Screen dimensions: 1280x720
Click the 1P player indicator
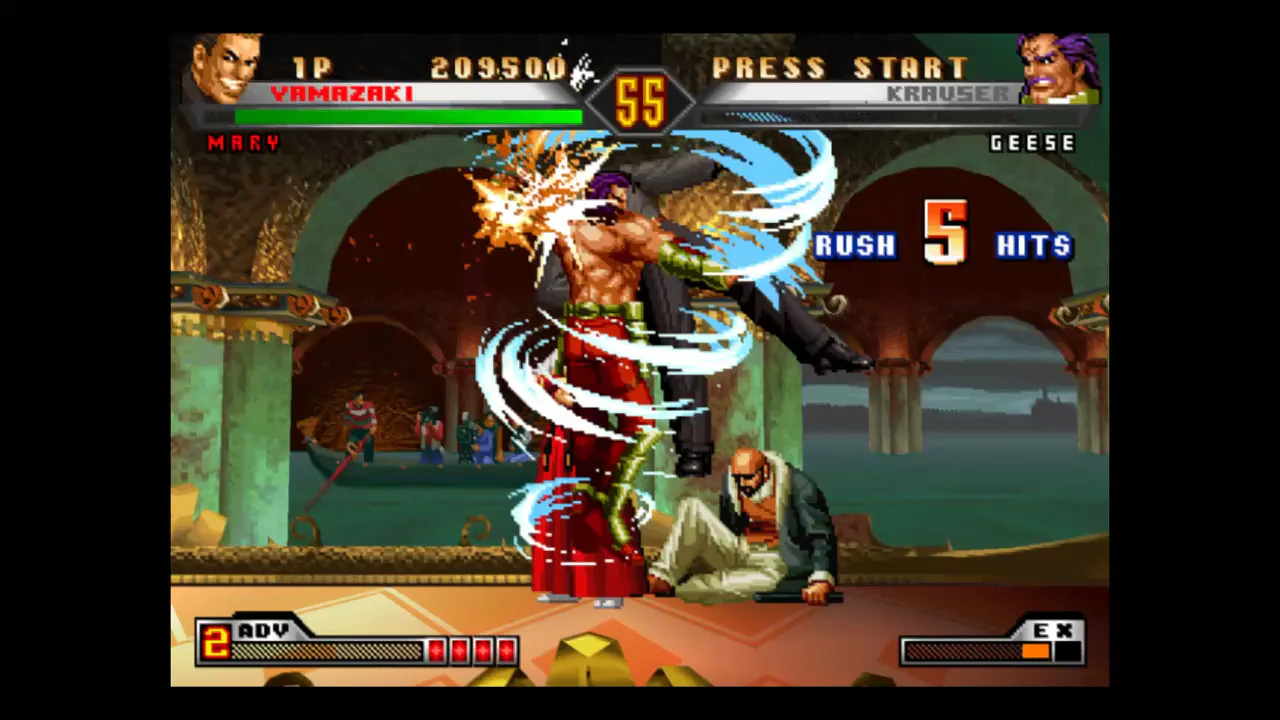[x=311, y=68]
